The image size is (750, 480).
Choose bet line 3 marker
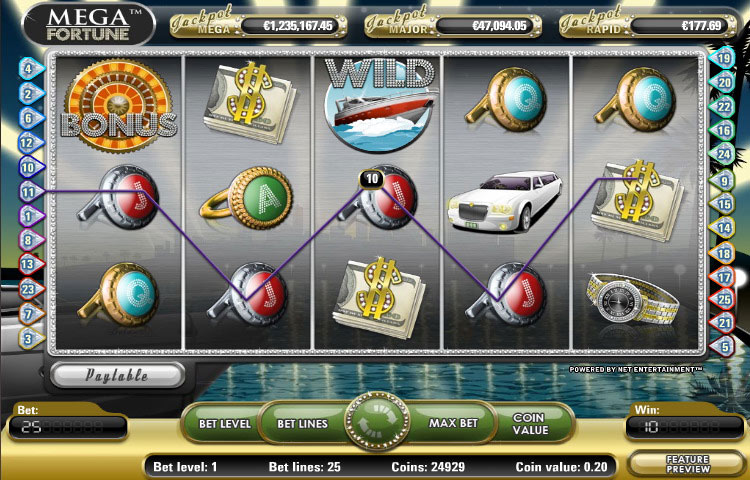pos(28,339)
